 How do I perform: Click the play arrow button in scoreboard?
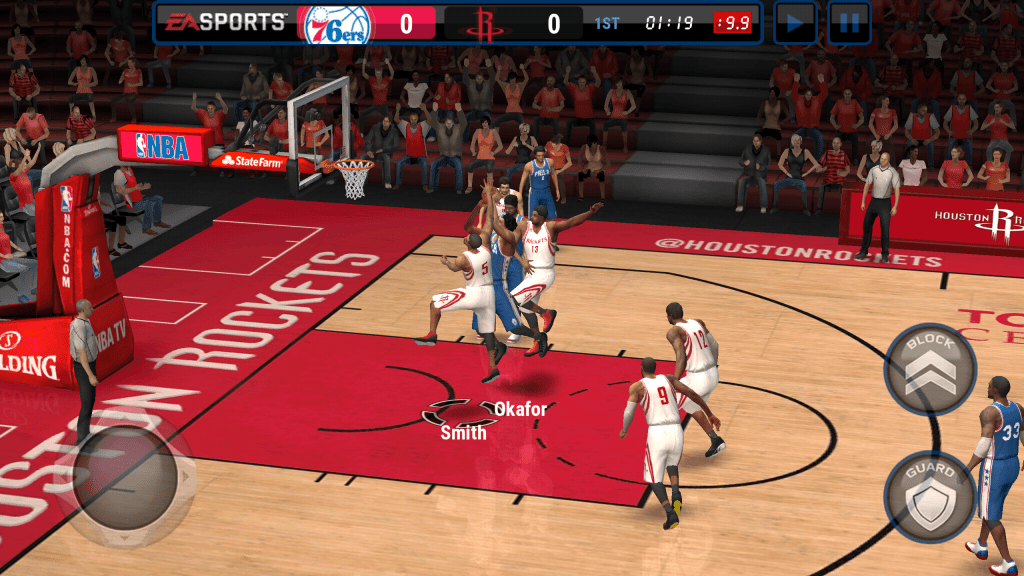pos(796,23)
